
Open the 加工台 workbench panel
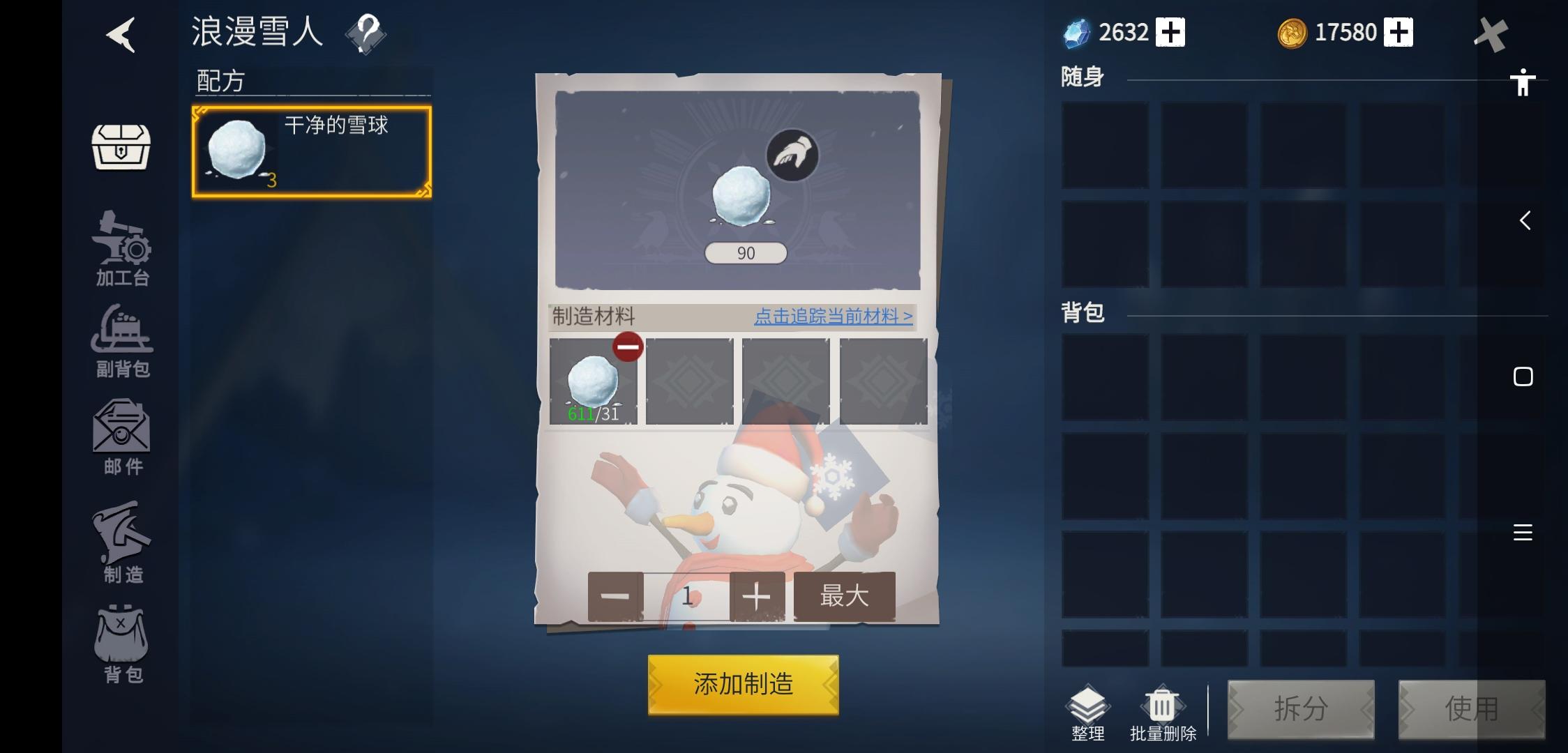(122, 248)
